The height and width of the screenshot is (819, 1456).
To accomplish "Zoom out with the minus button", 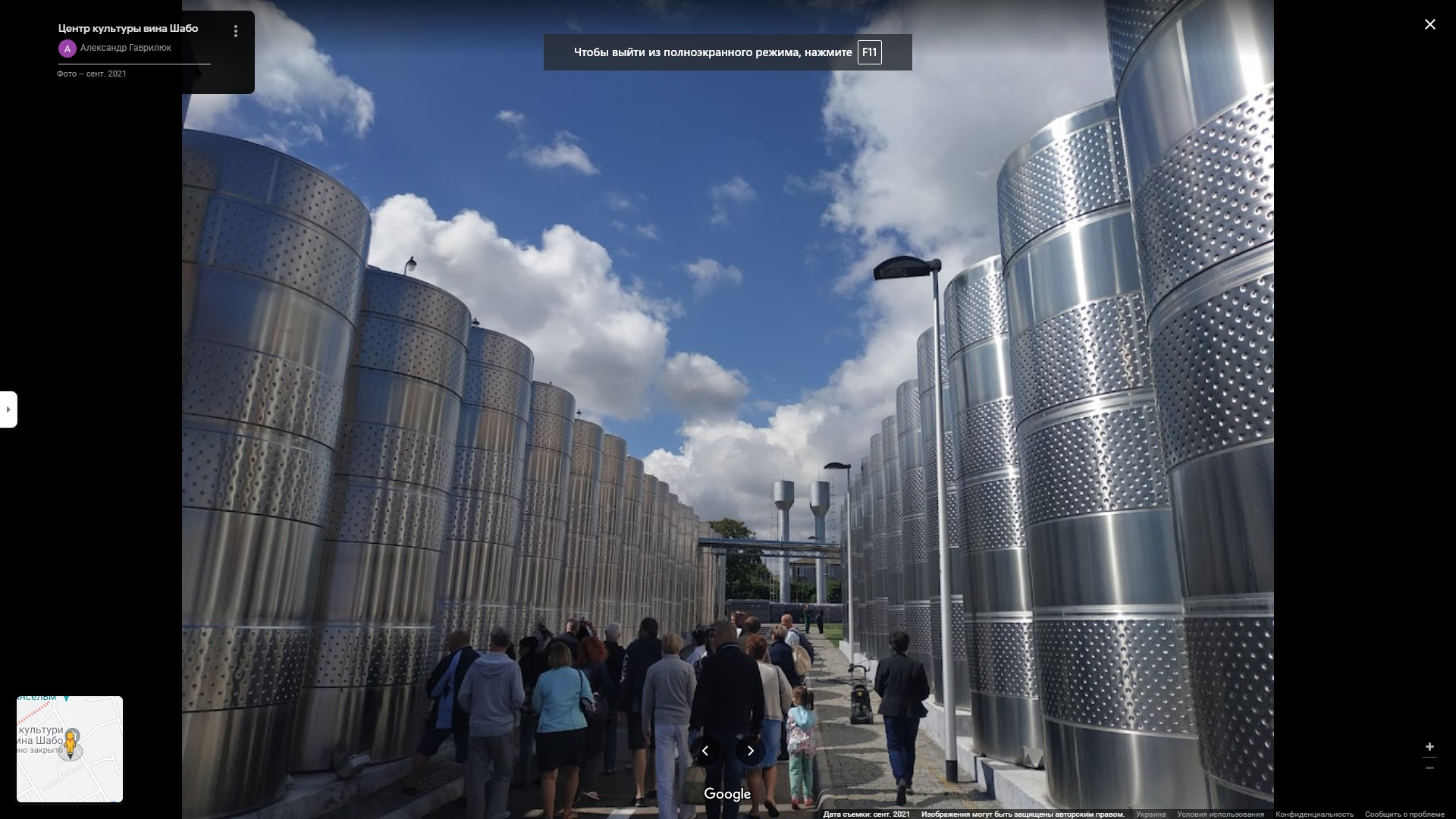I will 1429,768.
